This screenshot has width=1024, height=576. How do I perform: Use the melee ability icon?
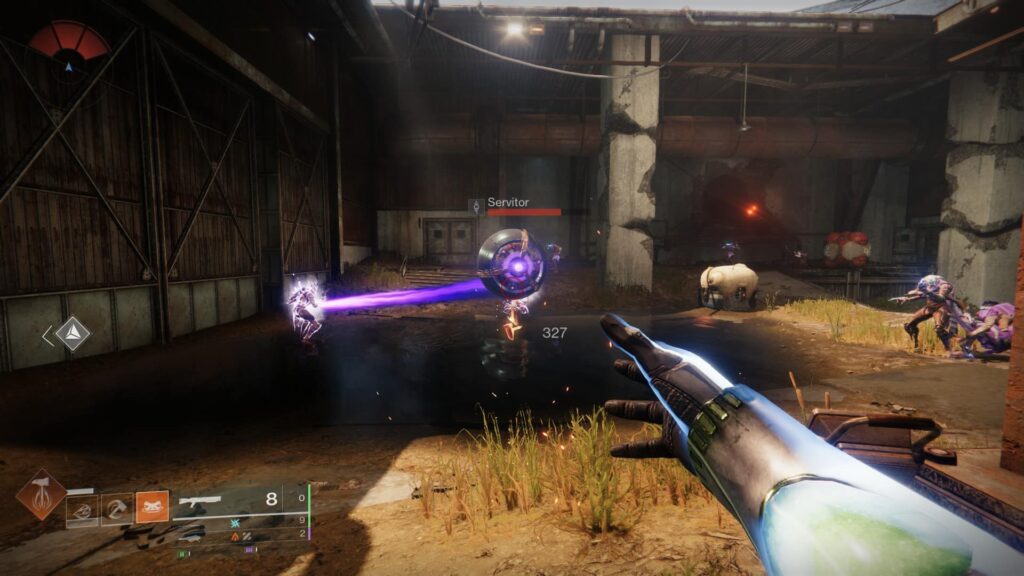pos(117,510)
